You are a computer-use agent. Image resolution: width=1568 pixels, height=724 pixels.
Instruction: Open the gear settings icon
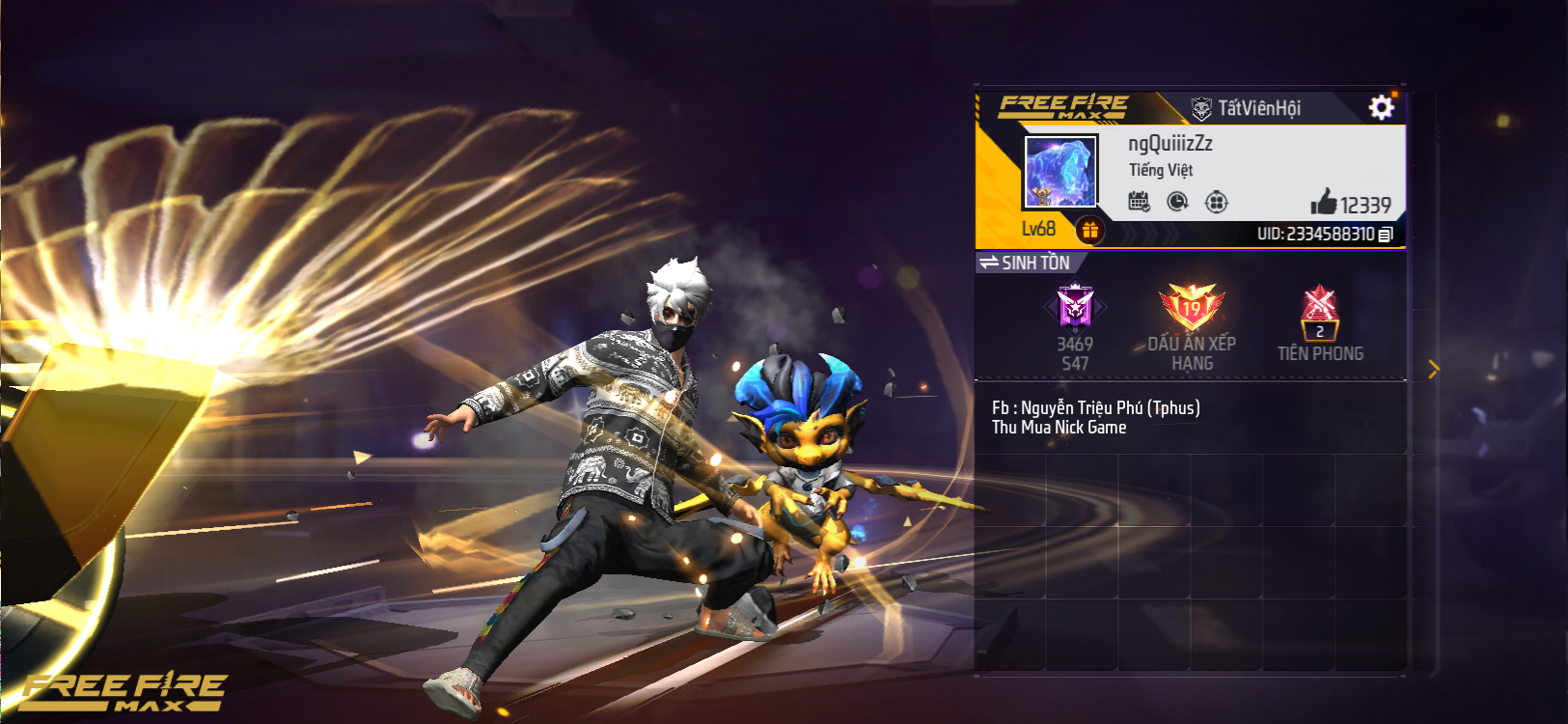tap(1381, 107)
